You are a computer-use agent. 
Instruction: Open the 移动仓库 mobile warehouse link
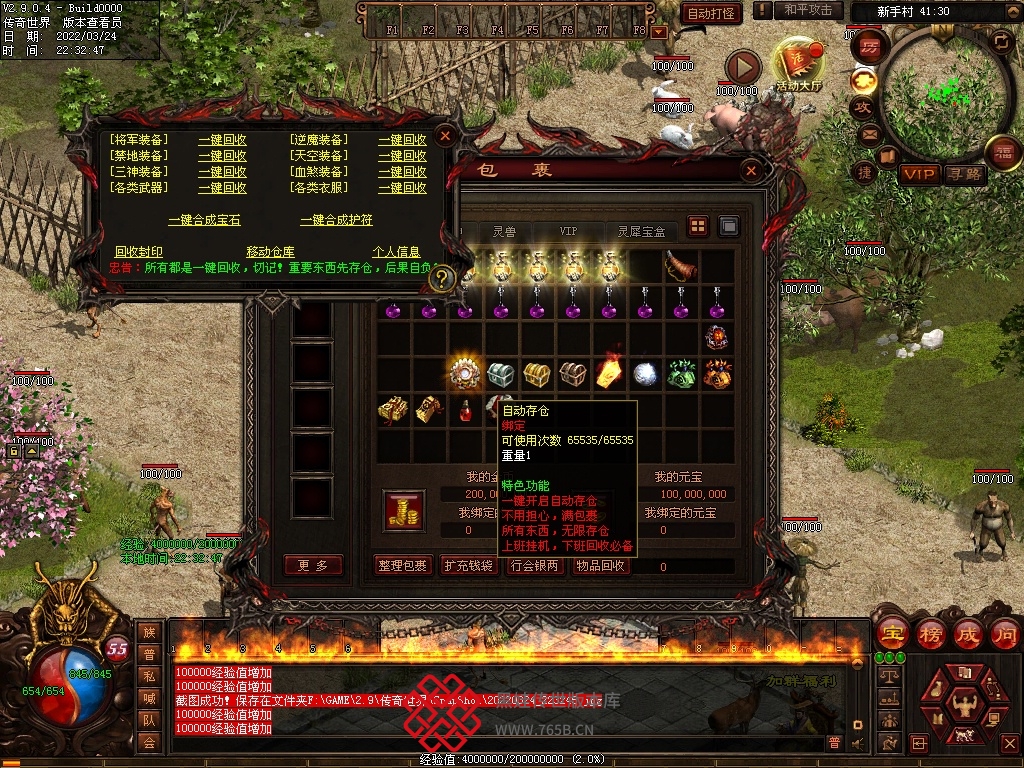(270, 252)
